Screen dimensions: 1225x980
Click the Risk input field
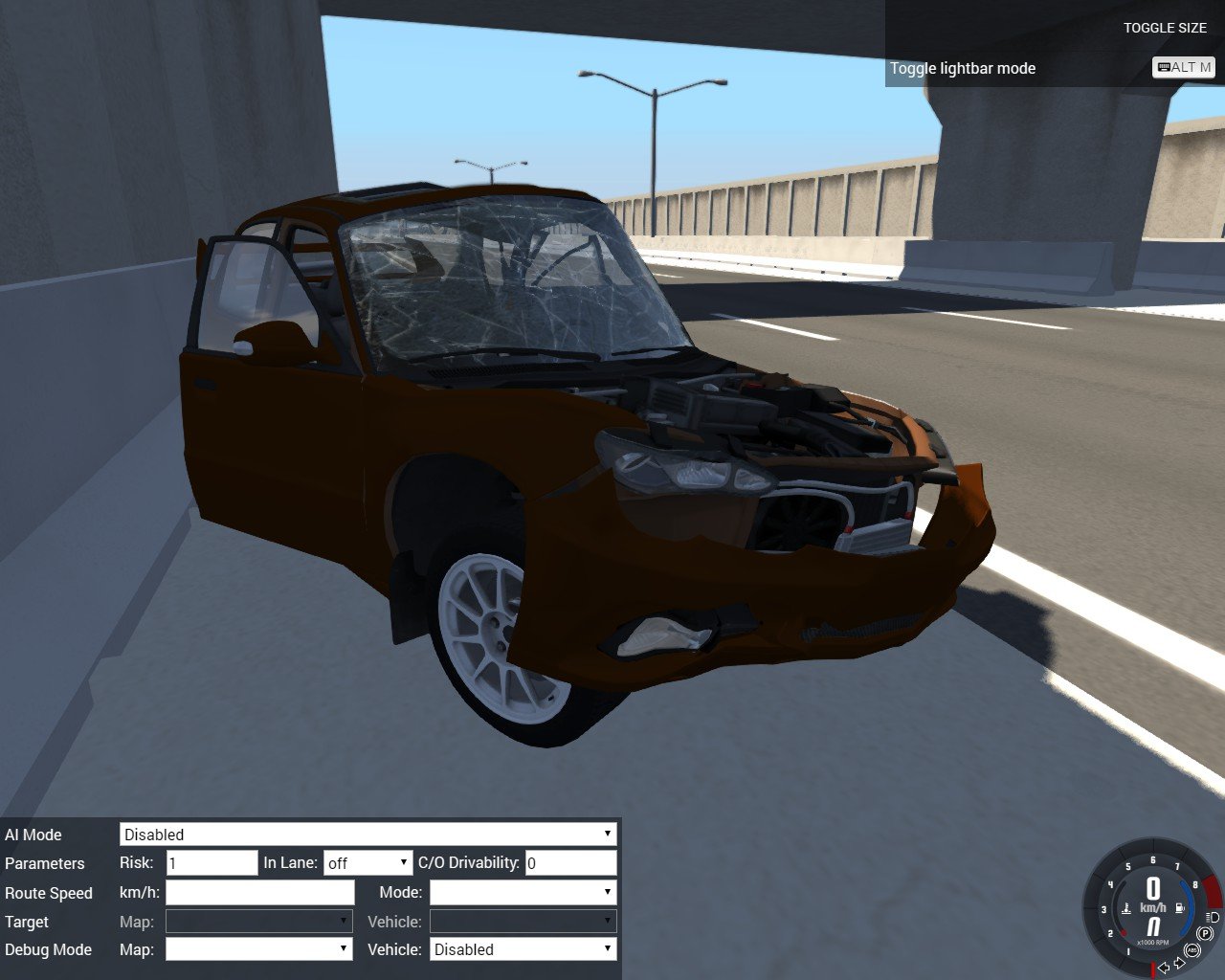tap(212, 863)
